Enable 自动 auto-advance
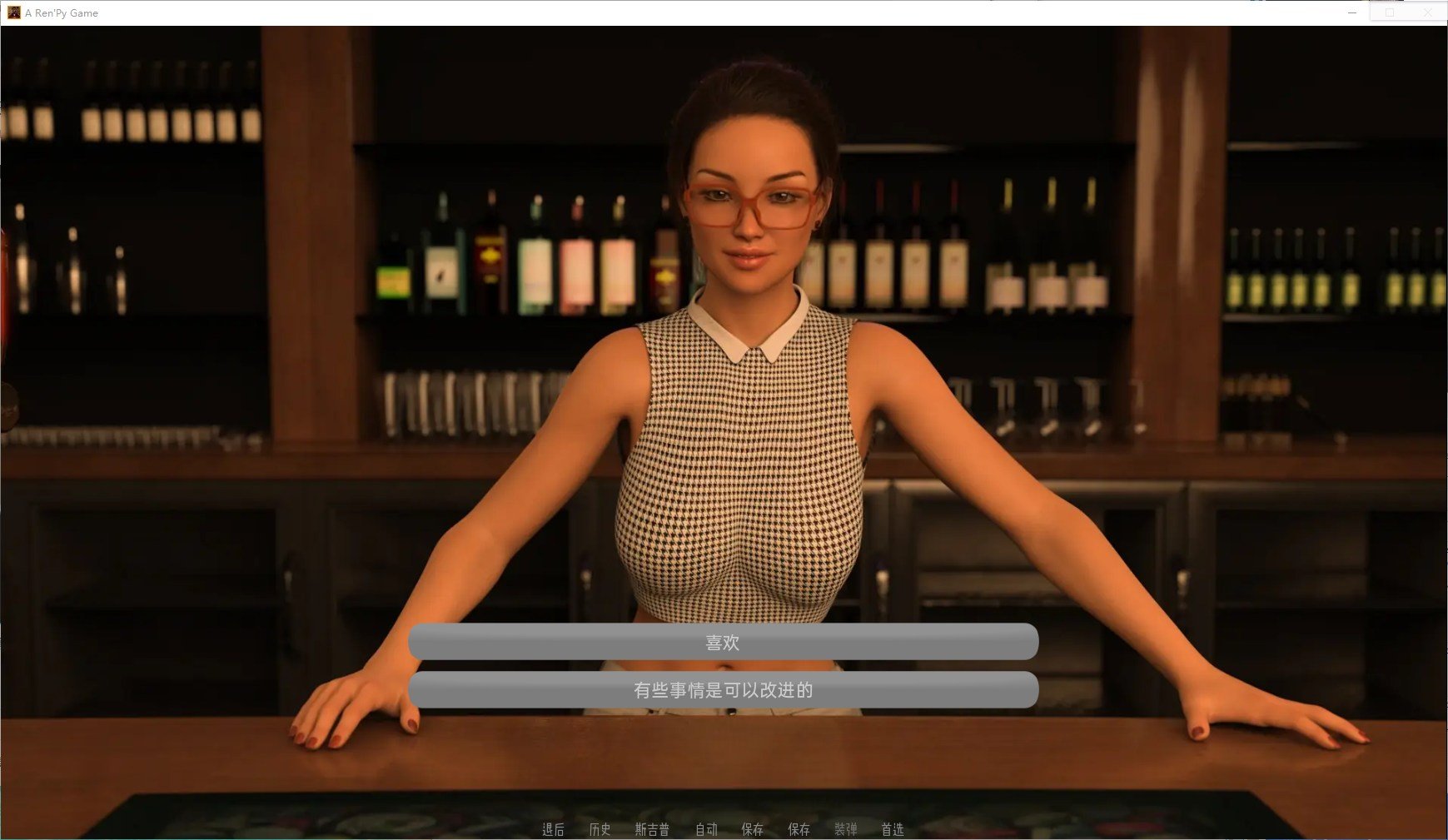This screenshot has width=1448, height=840. pos(706,829)
